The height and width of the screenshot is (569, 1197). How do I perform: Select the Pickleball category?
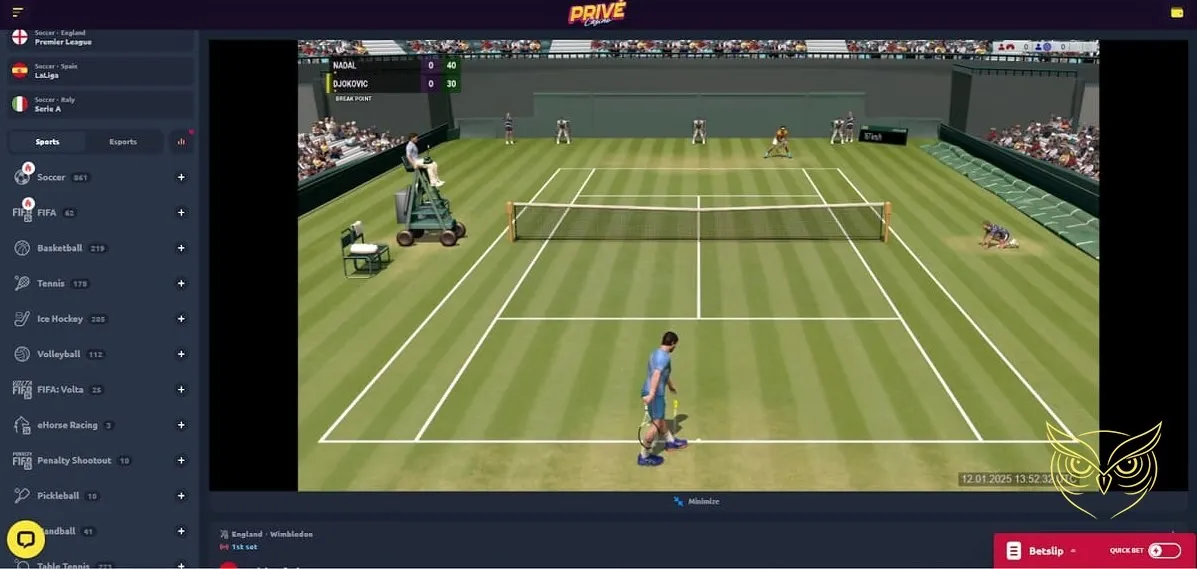58,496
